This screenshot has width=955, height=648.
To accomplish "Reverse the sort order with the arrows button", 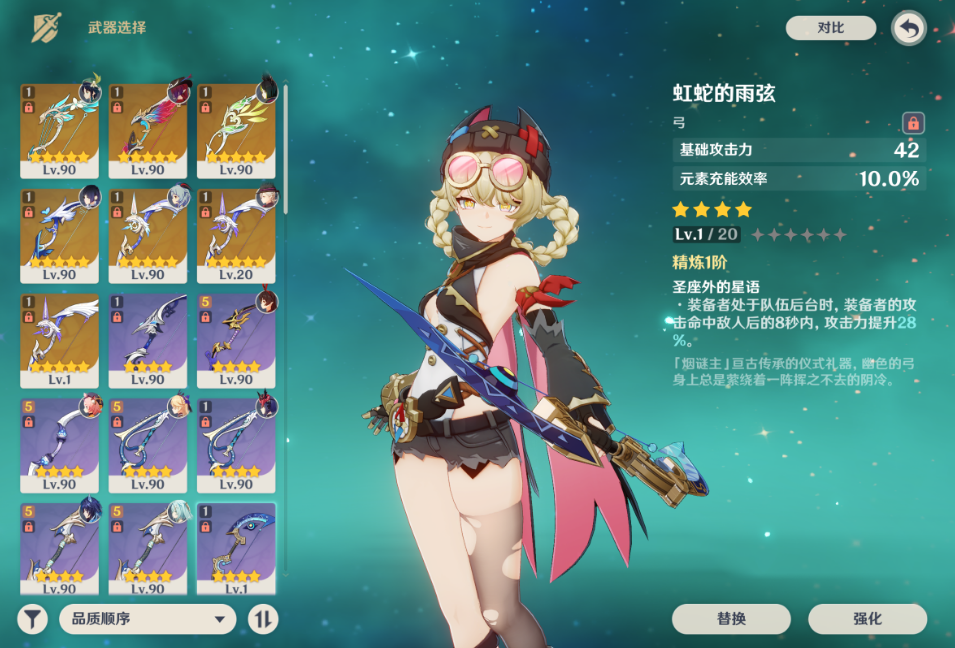I will [x=263, y=619].
